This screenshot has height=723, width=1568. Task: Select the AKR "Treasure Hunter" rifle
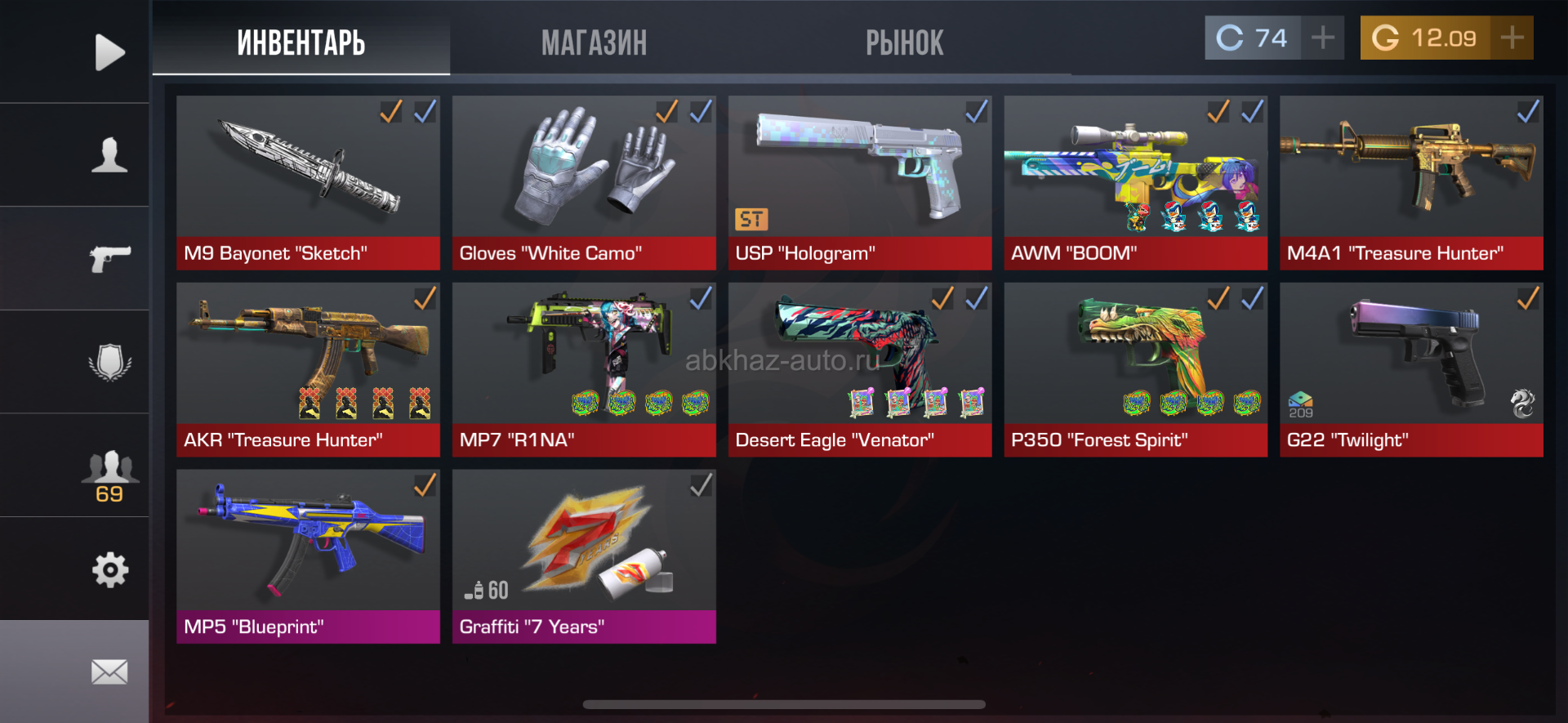308,369
